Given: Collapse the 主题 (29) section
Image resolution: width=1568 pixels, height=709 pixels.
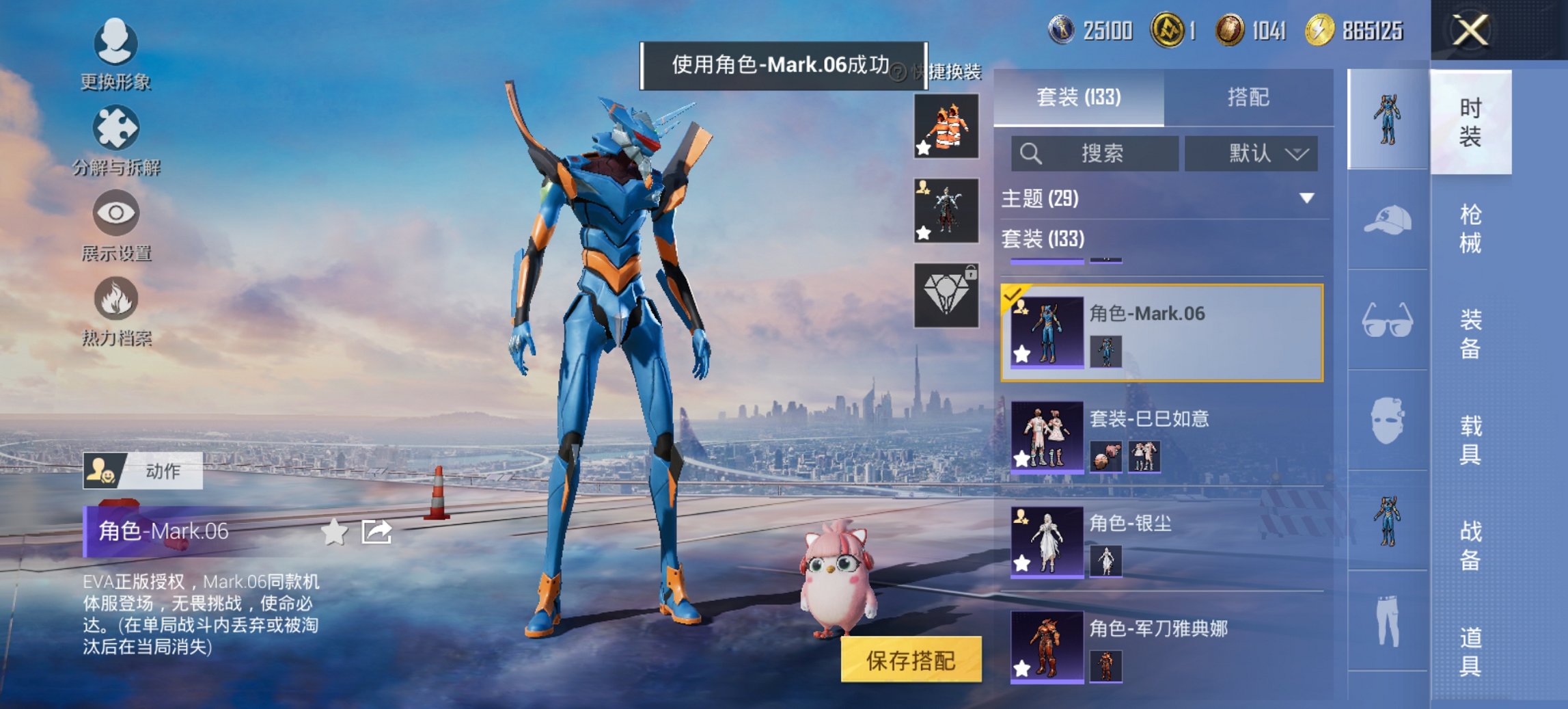Looking at the screenshot, I should coord(1307,199).
